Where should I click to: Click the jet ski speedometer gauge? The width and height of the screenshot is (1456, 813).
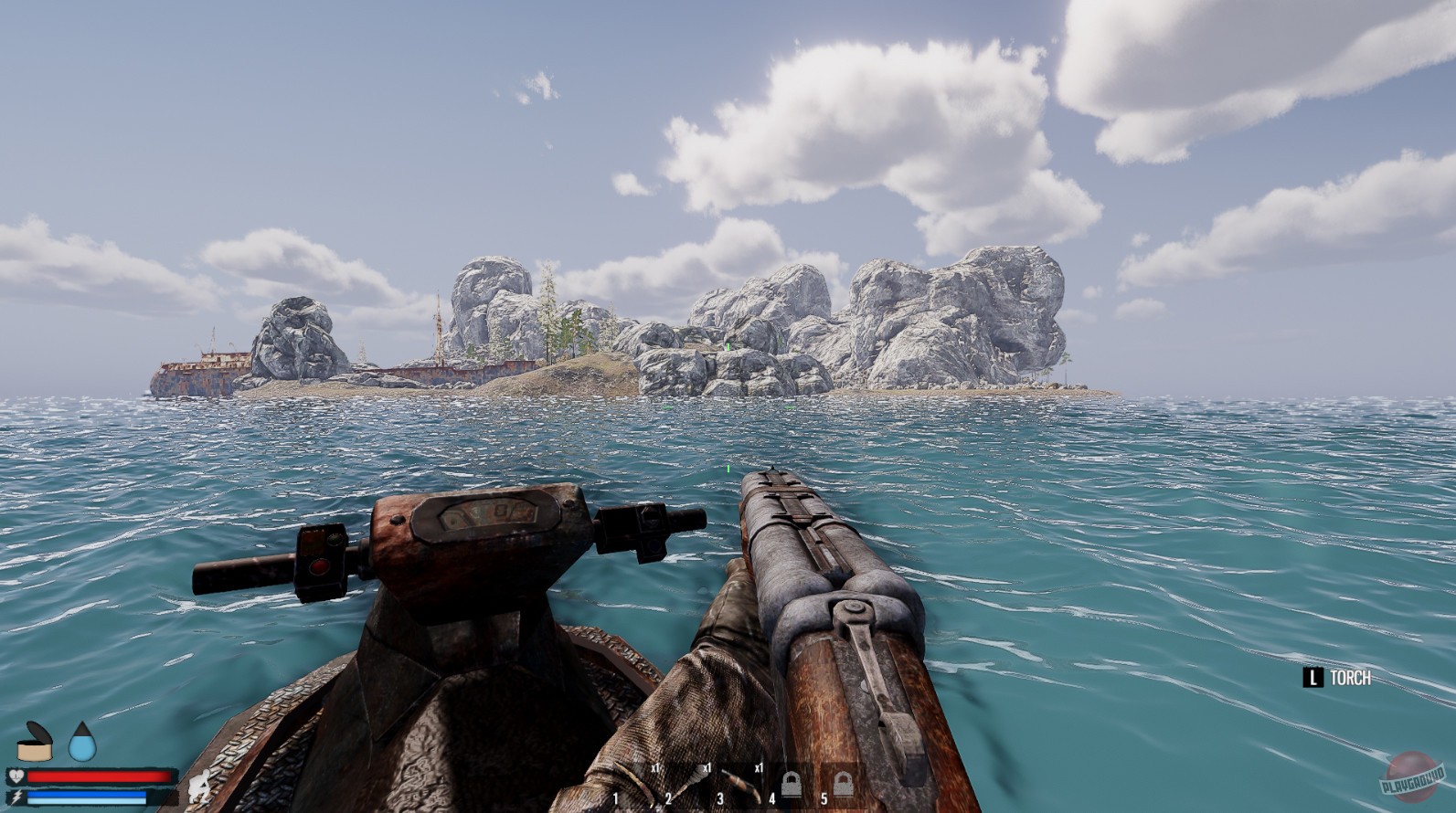tap(487, 512)
